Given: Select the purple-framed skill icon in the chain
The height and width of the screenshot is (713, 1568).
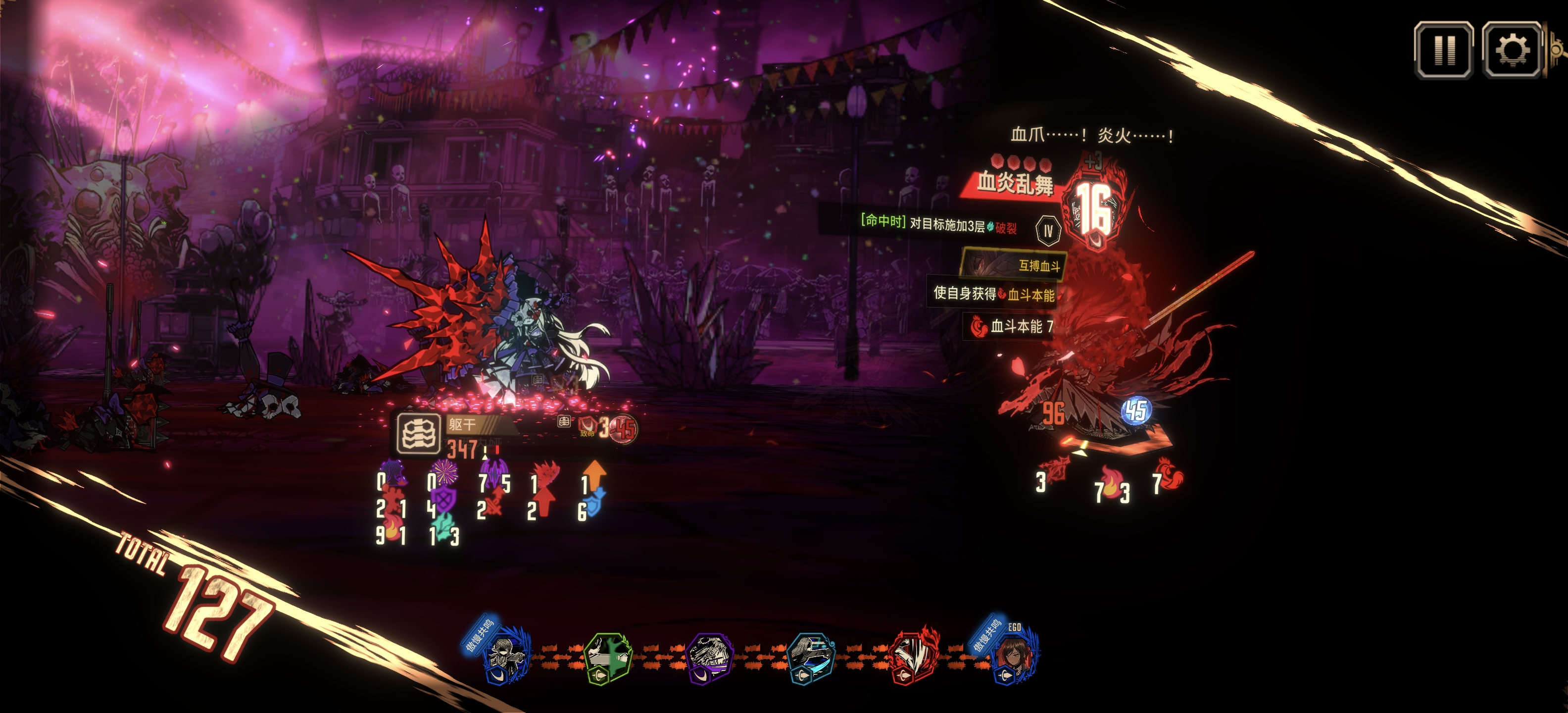Looking at the screenshot, I should (709, 658).
